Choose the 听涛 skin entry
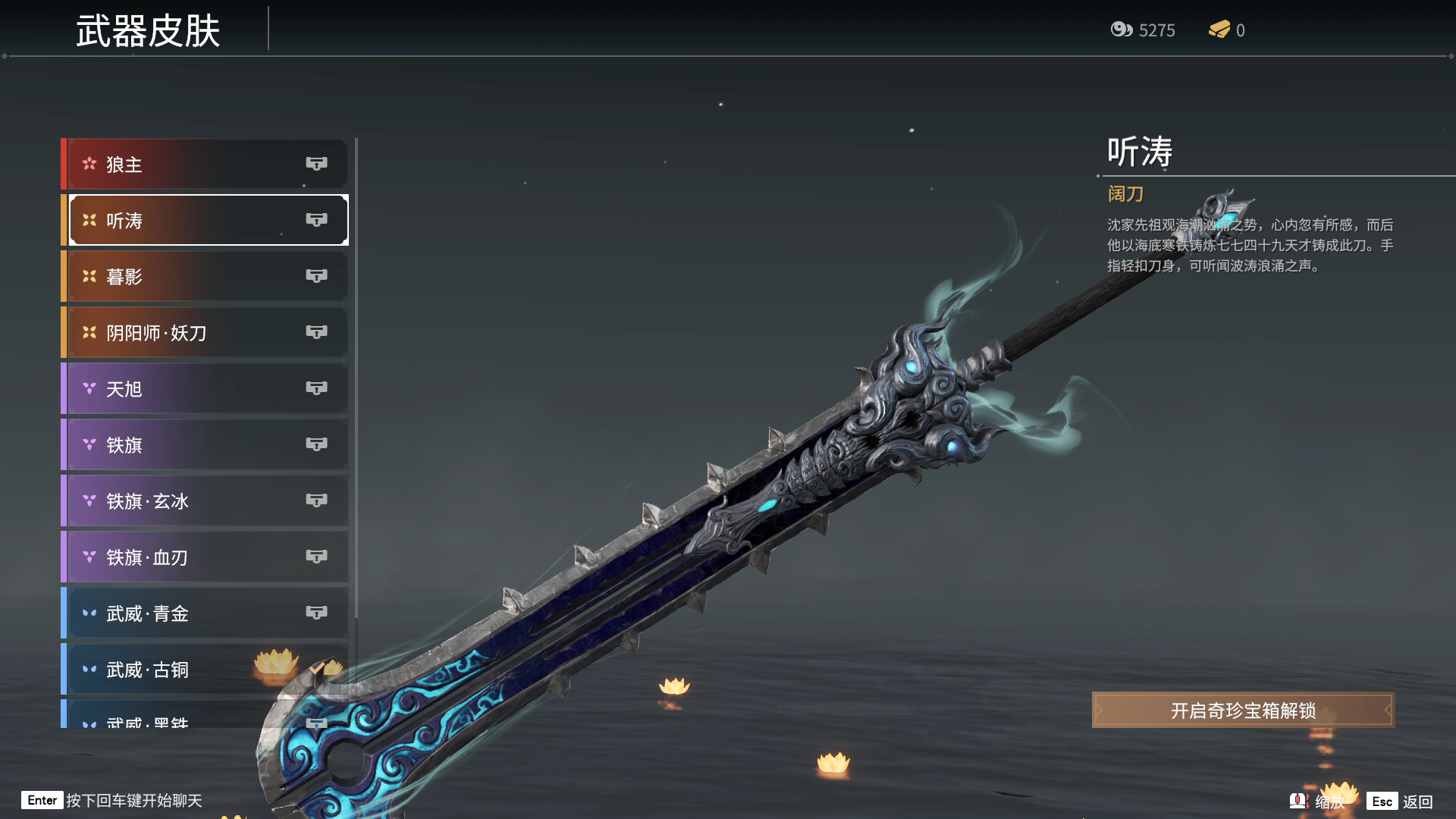 tap(205, 220)
